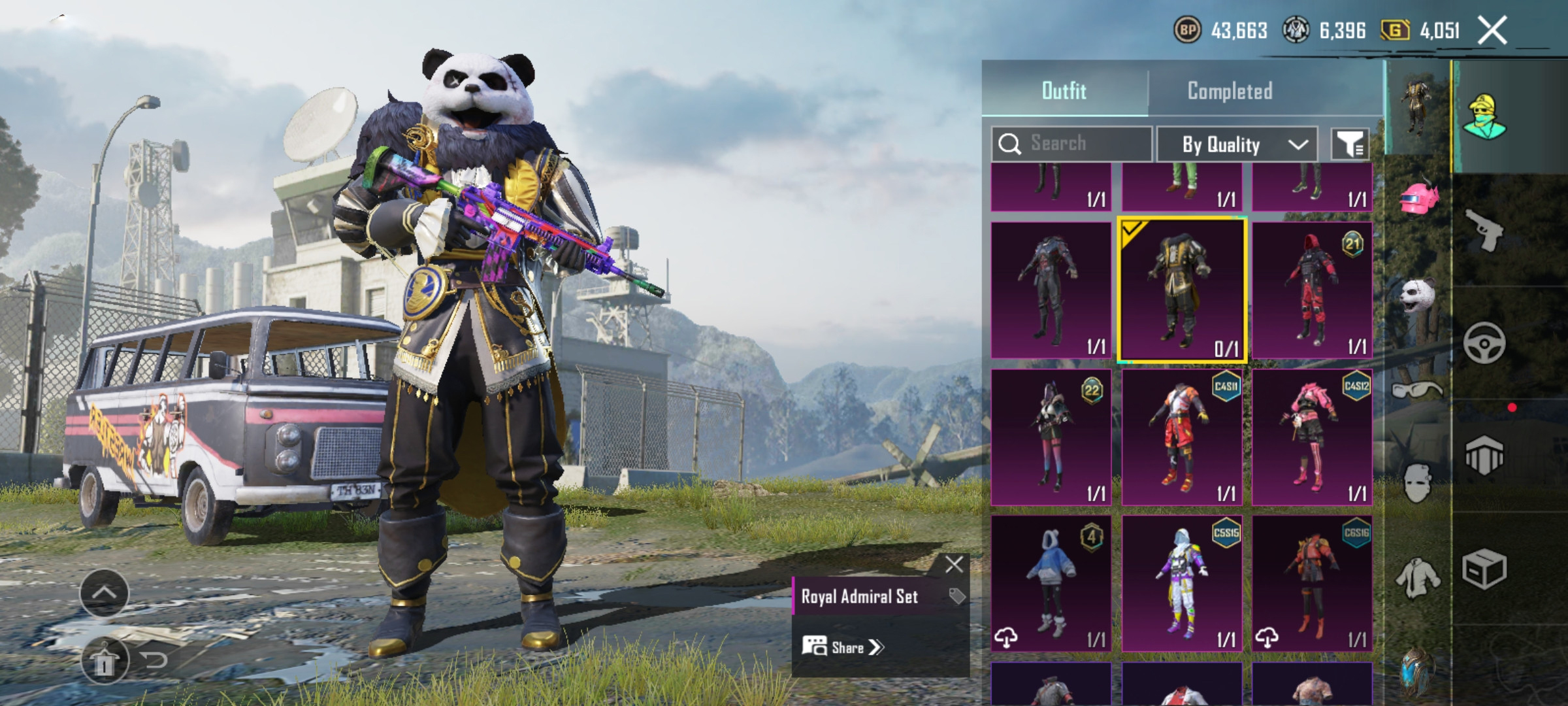This screenshot has height=706, width=1568.
Task: Open the outfit filter options
Action: pos(1350,144)
